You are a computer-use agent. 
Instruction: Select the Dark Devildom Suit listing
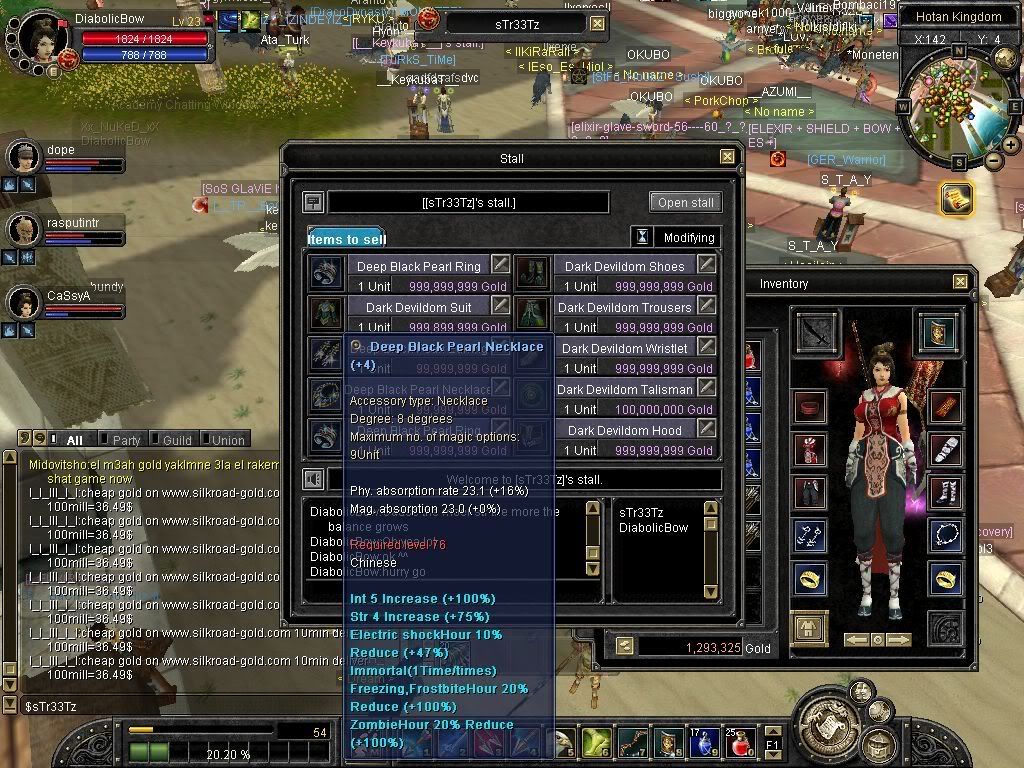[418, 307]
